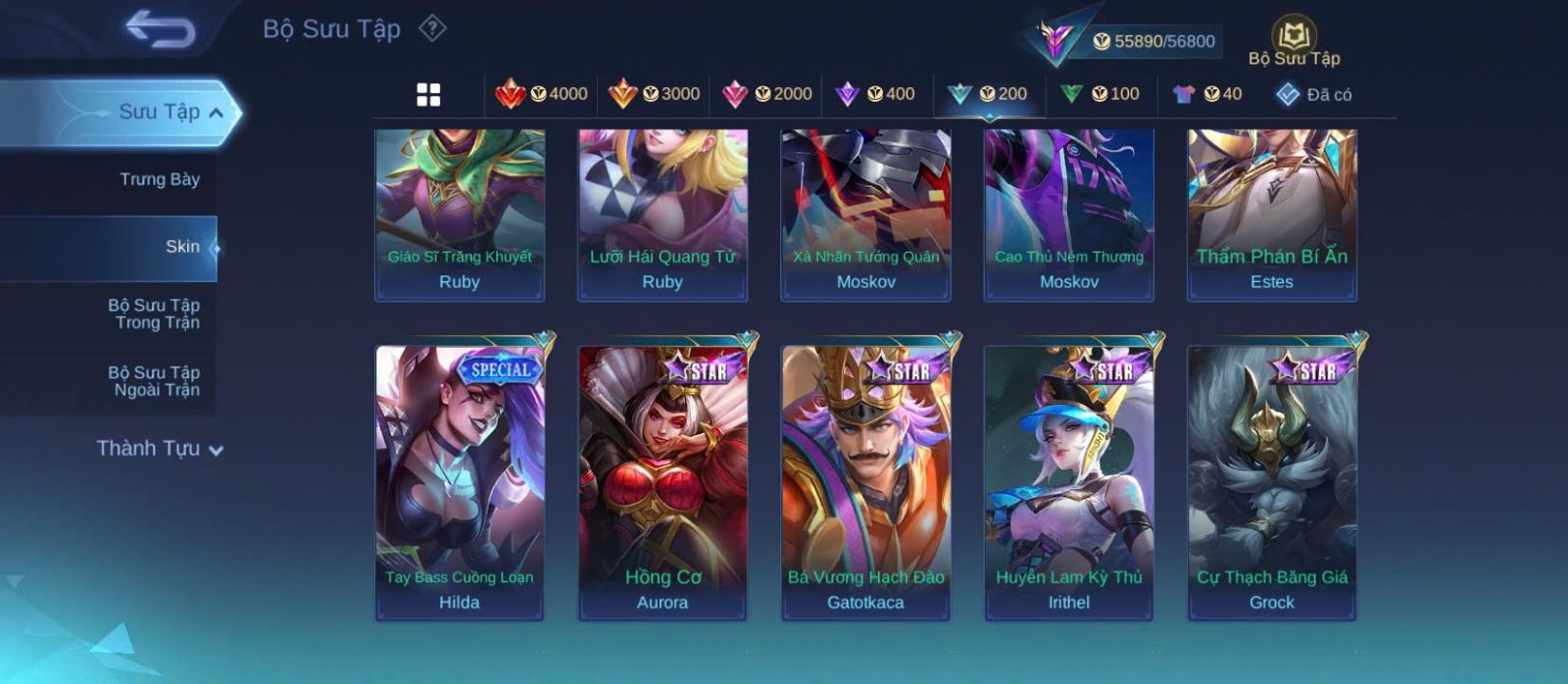Go back using the return arrow
The width and height of the screenshot is (1568, 684).
160,29
